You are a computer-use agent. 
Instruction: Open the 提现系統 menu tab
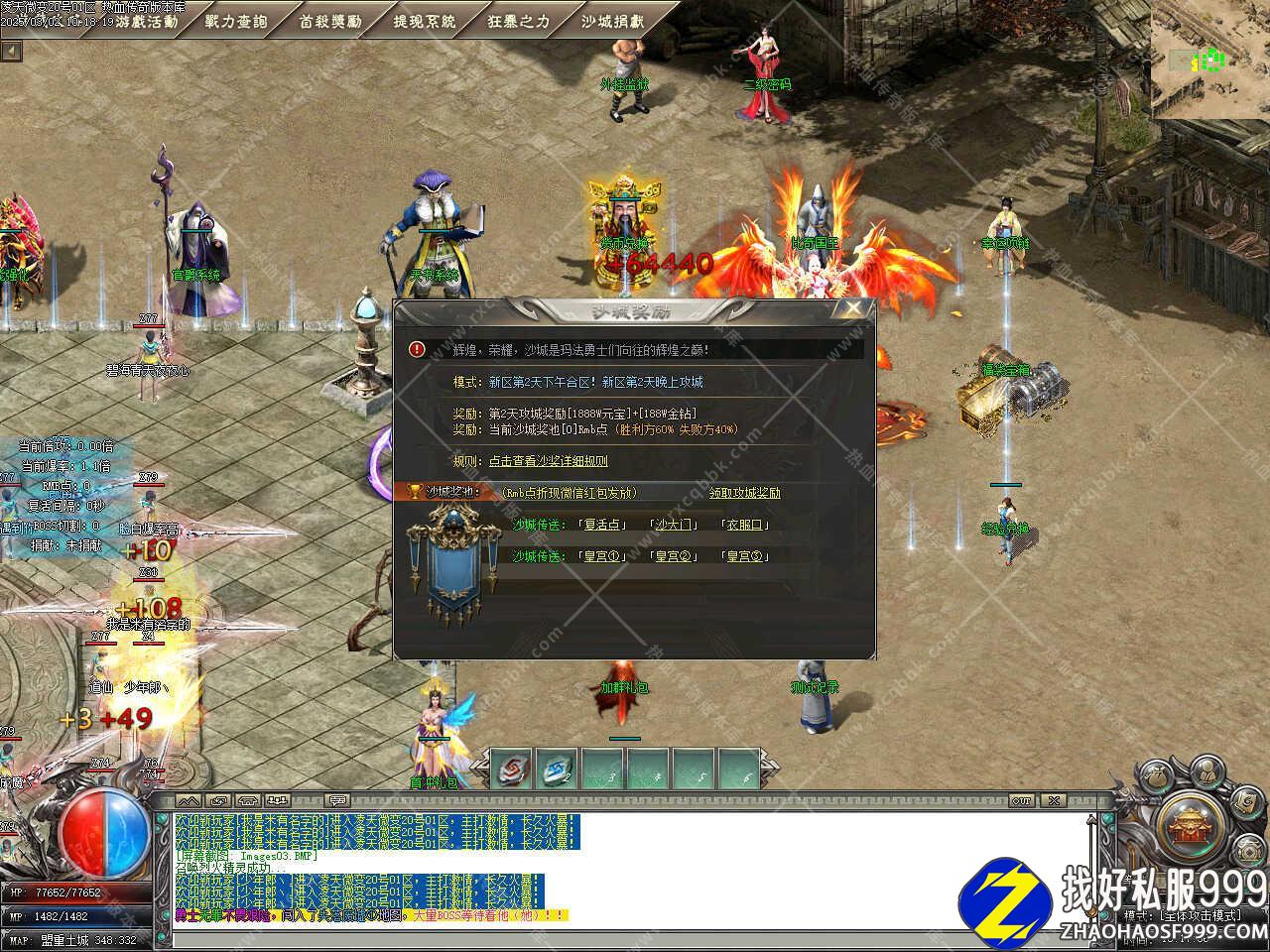[x=425, y=21]
